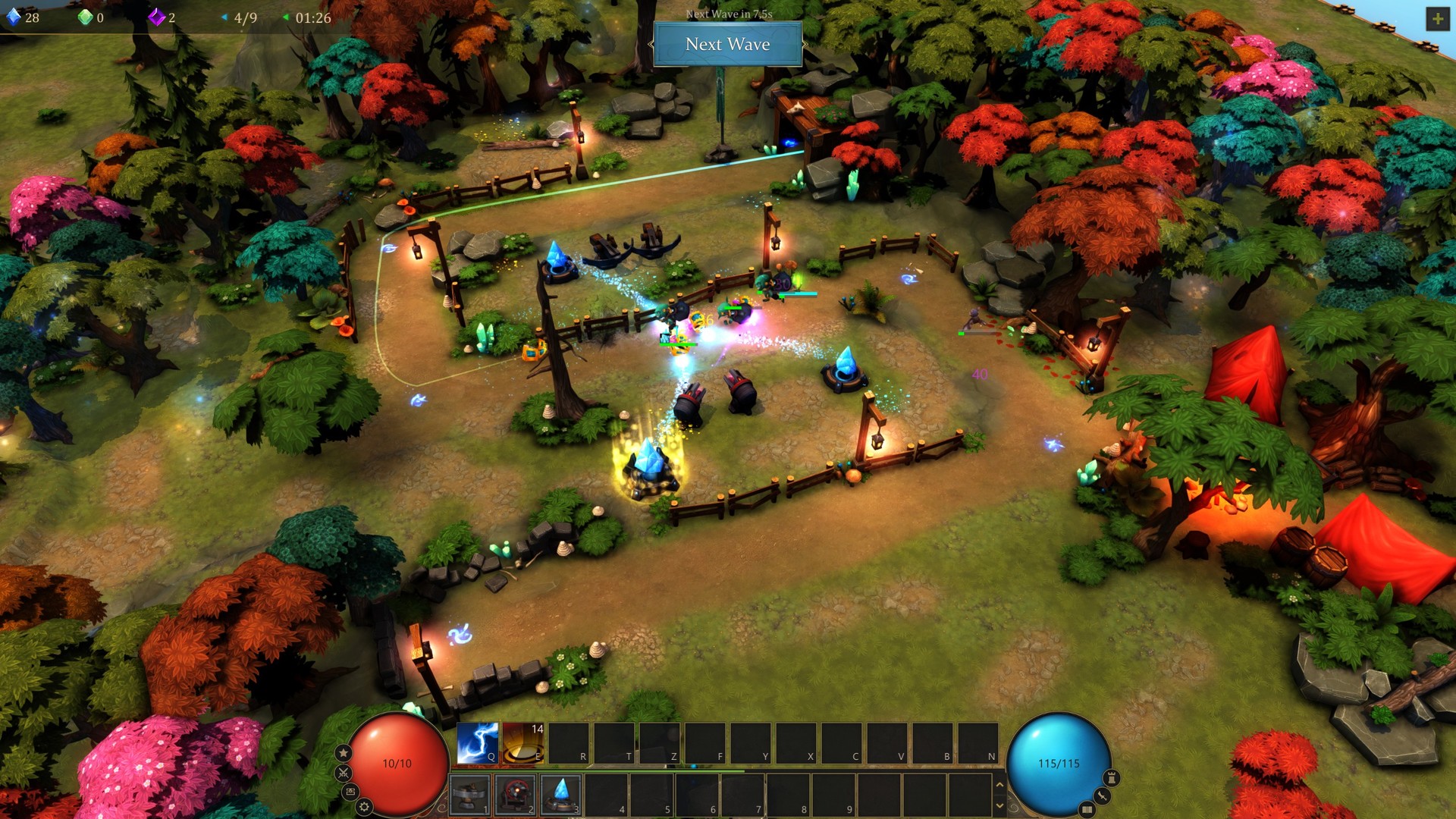Select the lightning ability in slot Q
This screenshot has width=1456, height=819.
click(x=476, y=742)
